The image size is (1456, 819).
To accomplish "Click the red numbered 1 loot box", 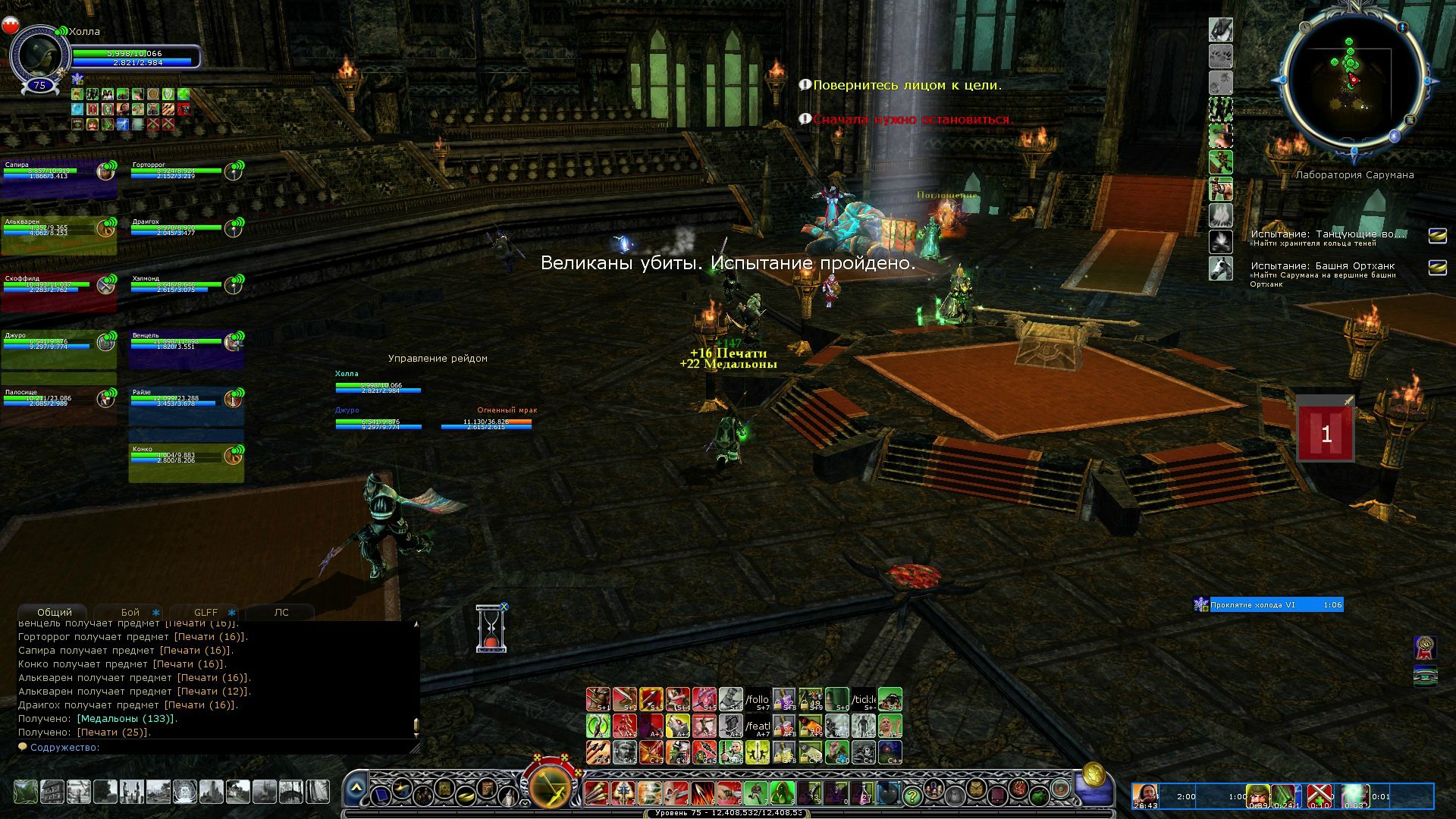I will pos(1326,434).
